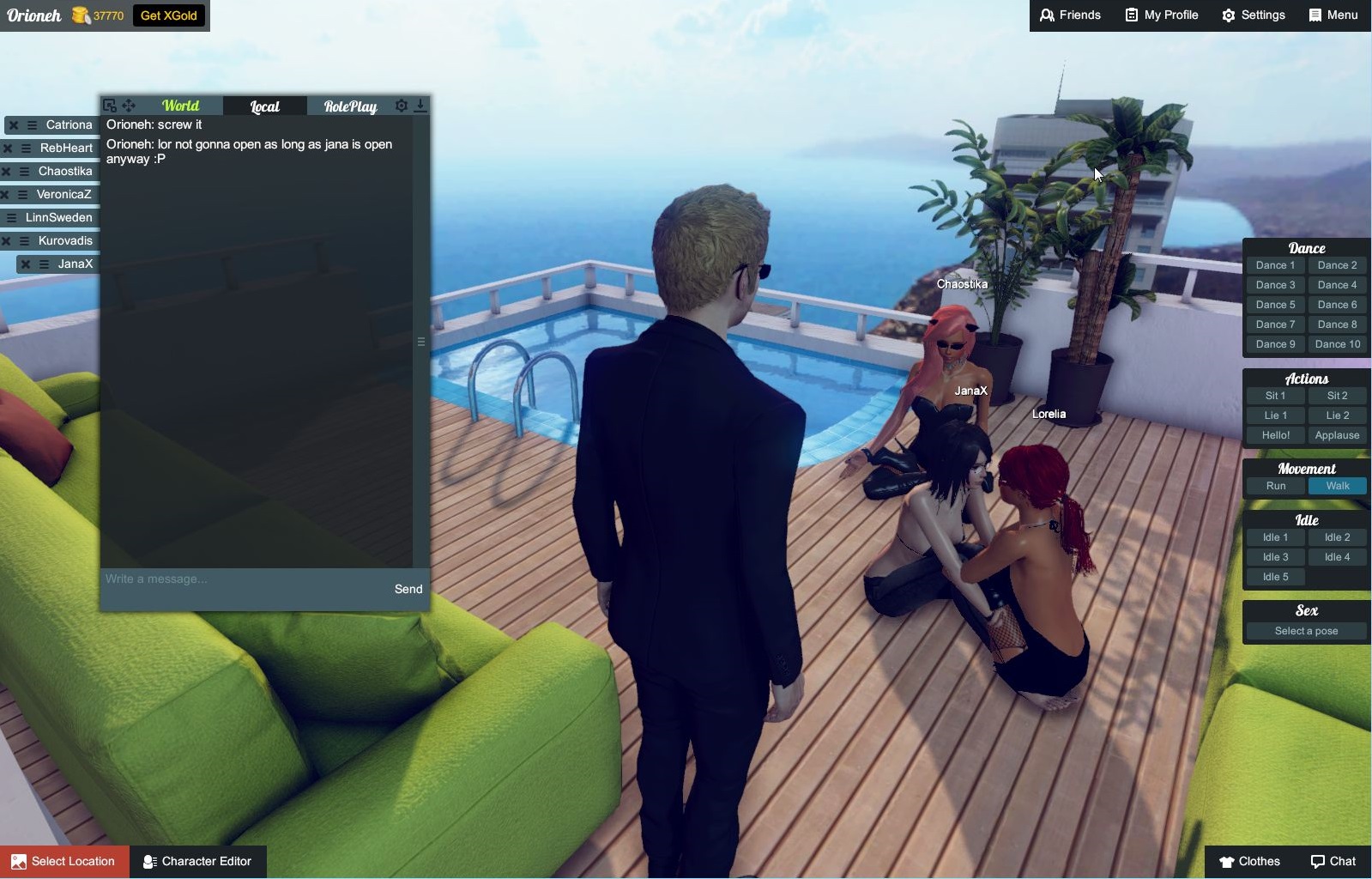
Task: Open the Friends panel
Action: [1070, 15]
